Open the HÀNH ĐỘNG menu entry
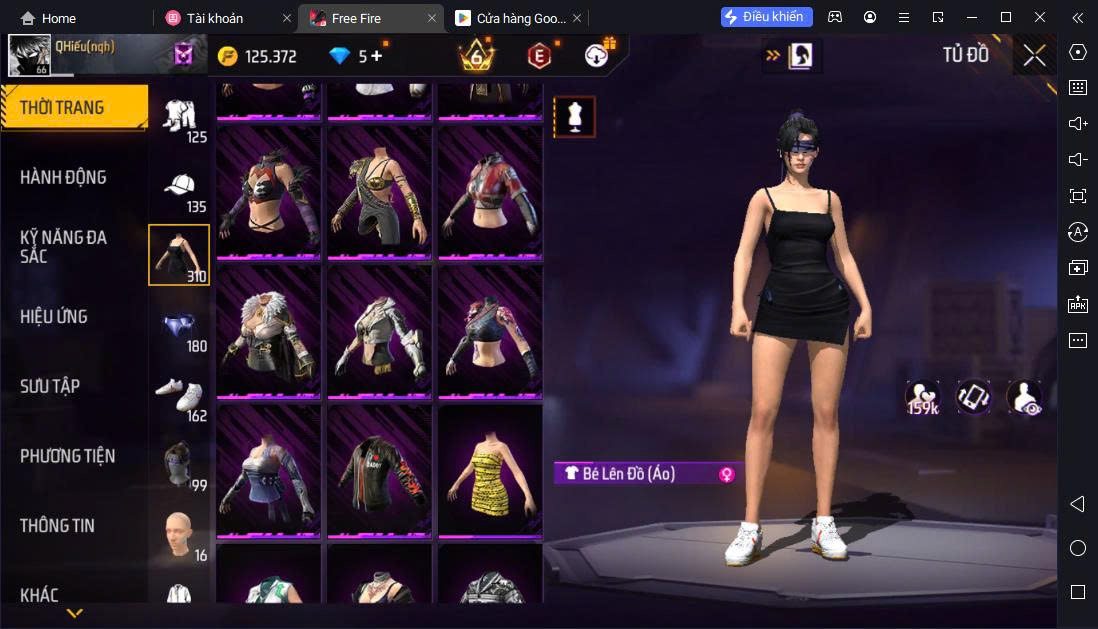Screen dimensions: 1098x629 click(x=63, y=178)
